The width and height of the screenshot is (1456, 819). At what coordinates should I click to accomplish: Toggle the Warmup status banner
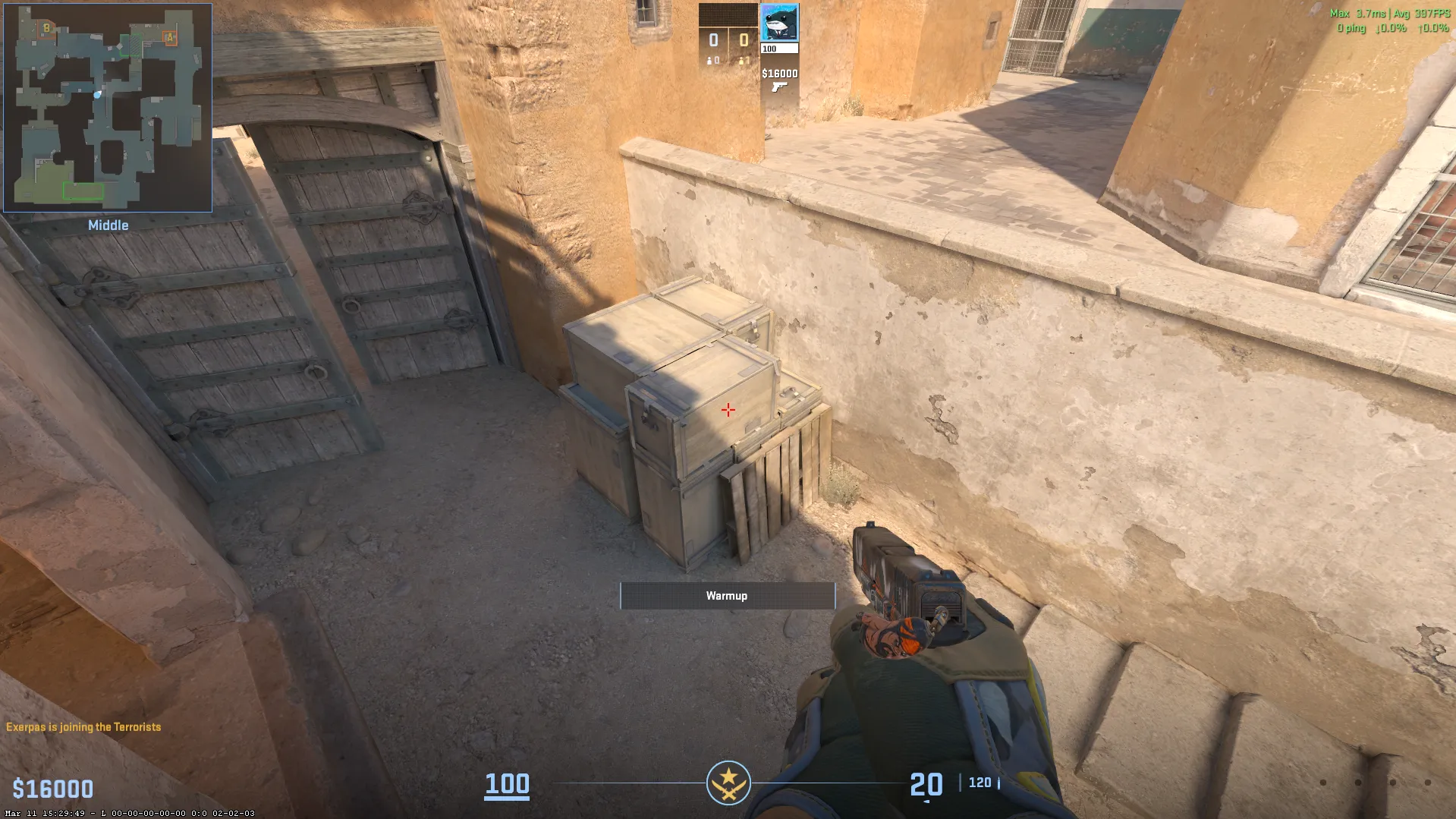(x=727, y=596)
